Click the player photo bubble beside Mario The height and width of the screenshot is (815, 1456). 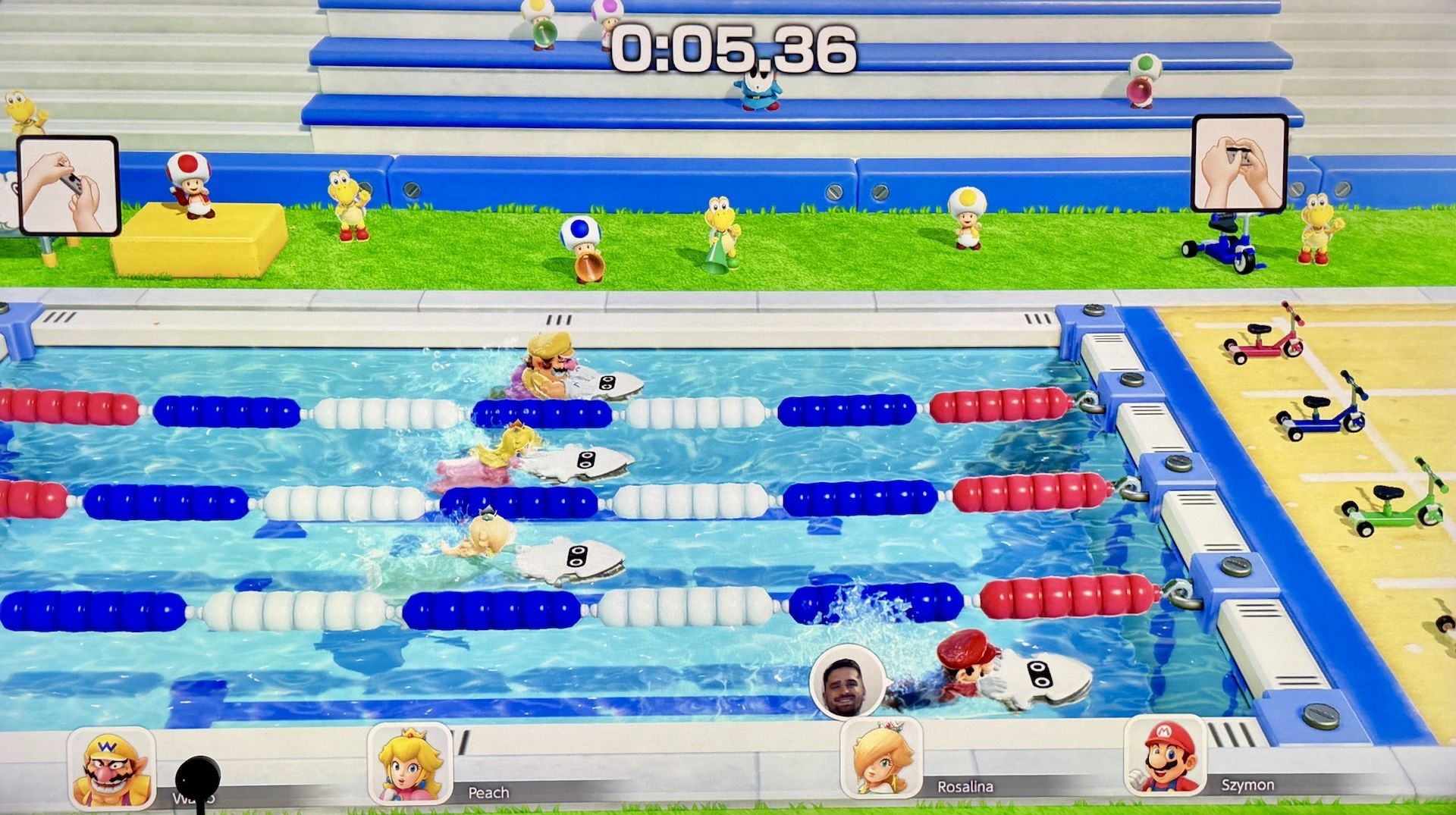coord(846,682)
